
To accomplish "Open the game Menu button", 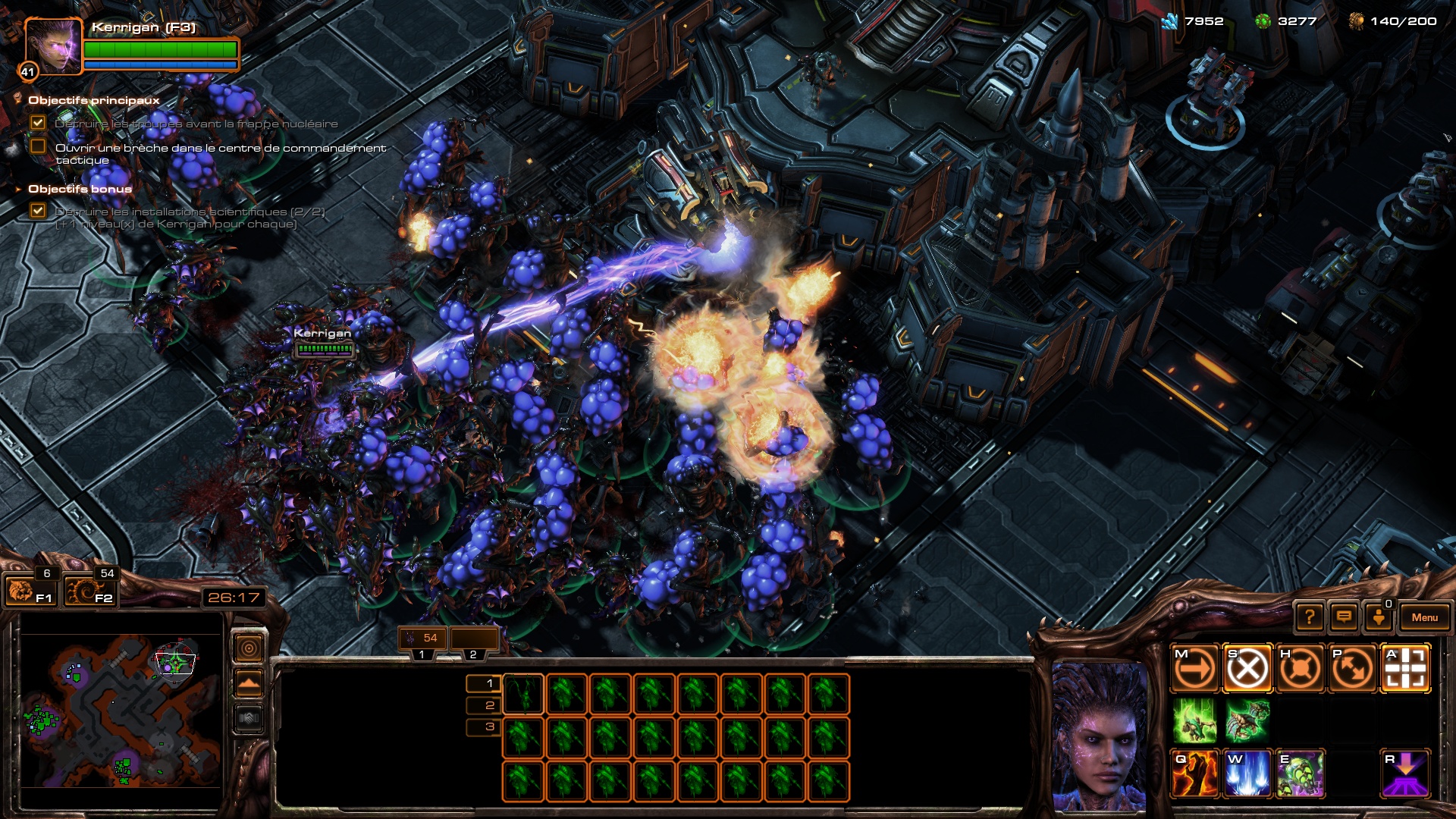I will 1424,617.
